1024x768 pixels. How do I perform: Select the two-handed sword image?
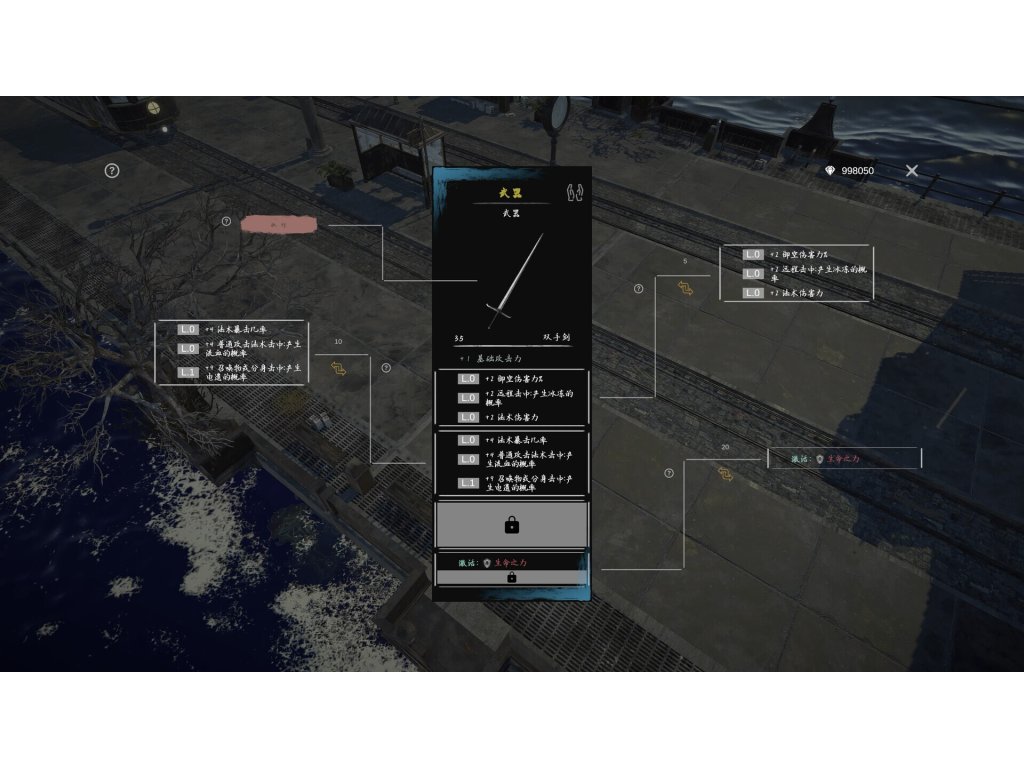tap(513, 281)
